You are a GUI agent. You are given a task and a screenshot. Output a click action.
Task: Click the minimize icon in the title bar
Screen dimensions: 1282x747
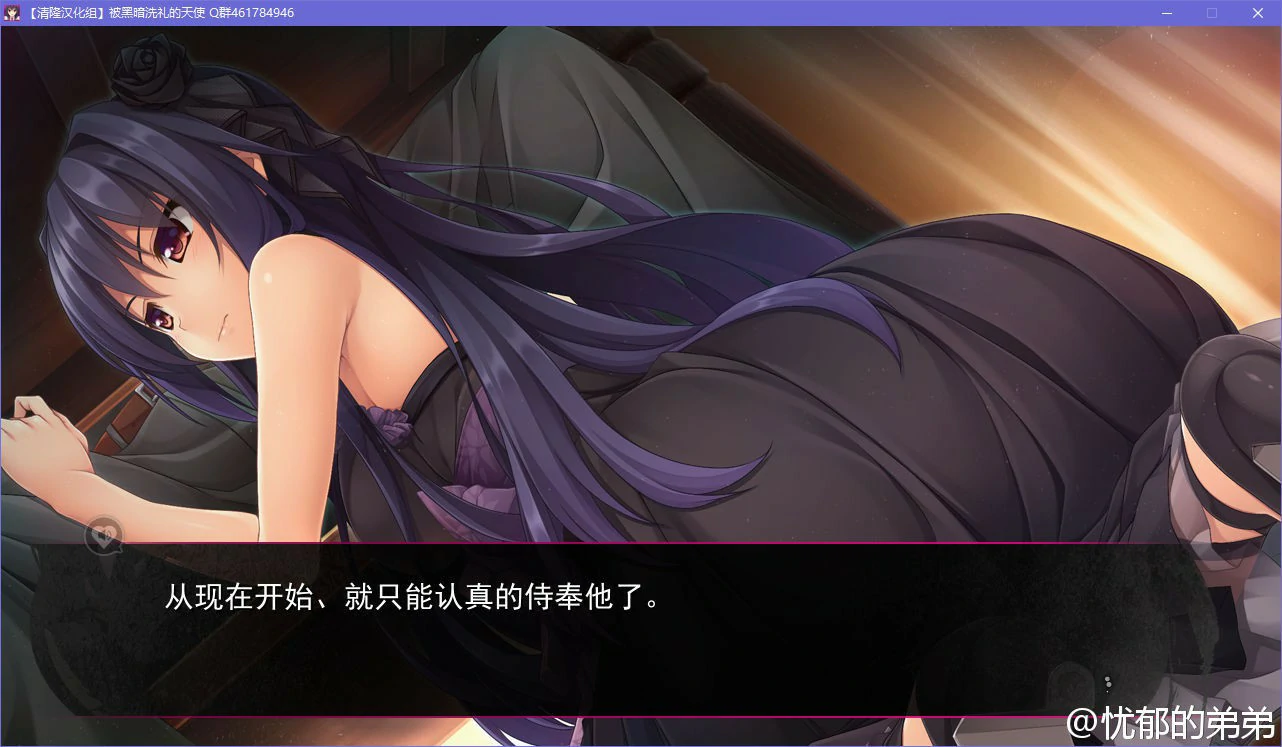point(1165,13)
